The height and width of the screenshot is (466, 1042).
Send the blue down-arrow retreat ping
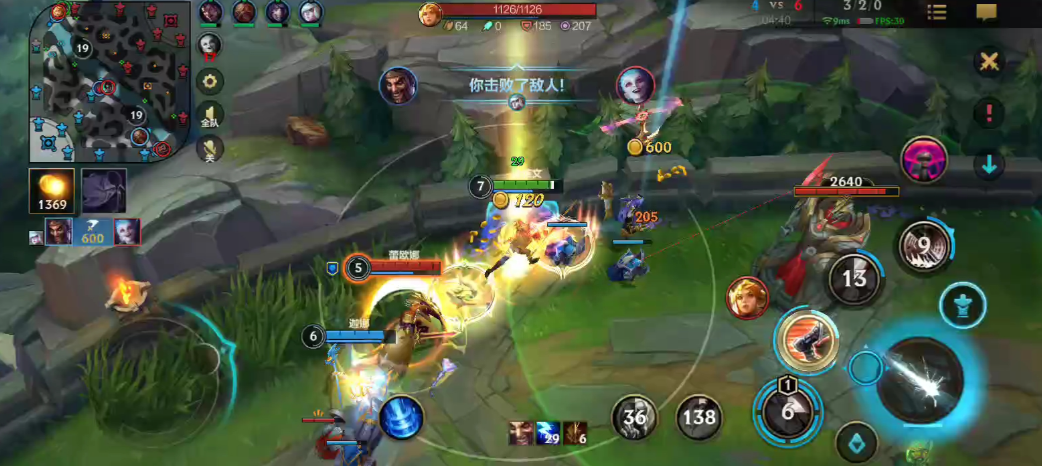point(988,164)
